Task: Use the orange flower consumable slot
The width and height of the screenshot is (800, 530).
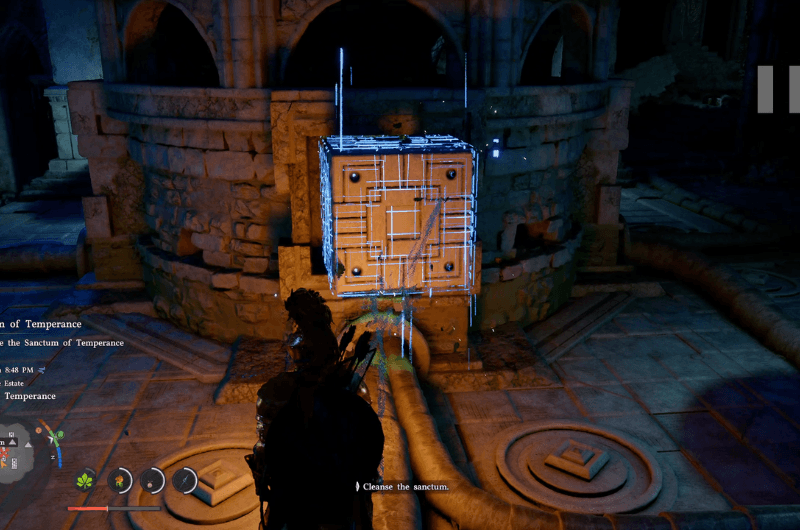Action: pyautogui.click(x=120, y=481)
